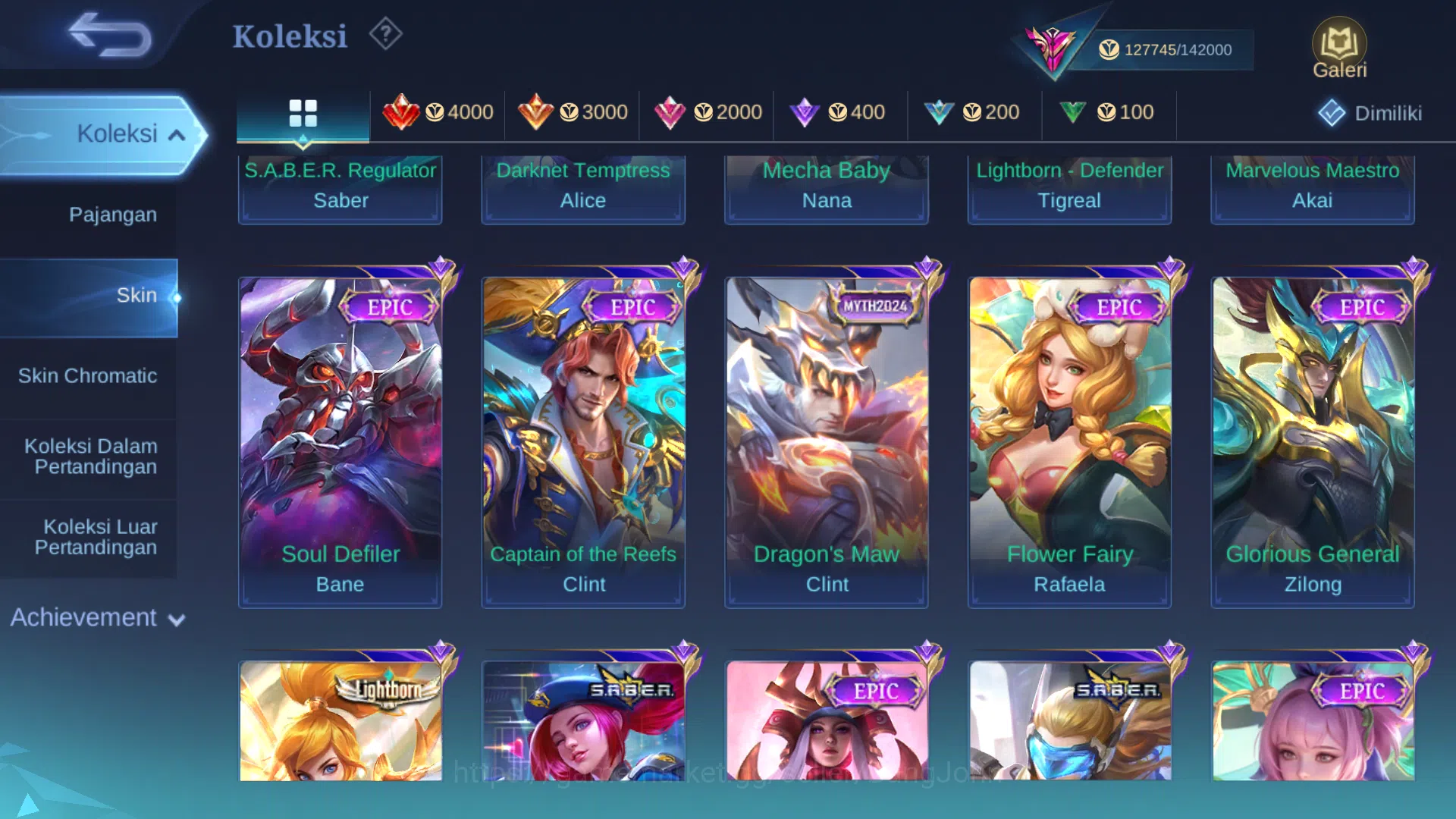Switch to the Pajangan section
This screenshot has width=1456, height=819.
114,215
